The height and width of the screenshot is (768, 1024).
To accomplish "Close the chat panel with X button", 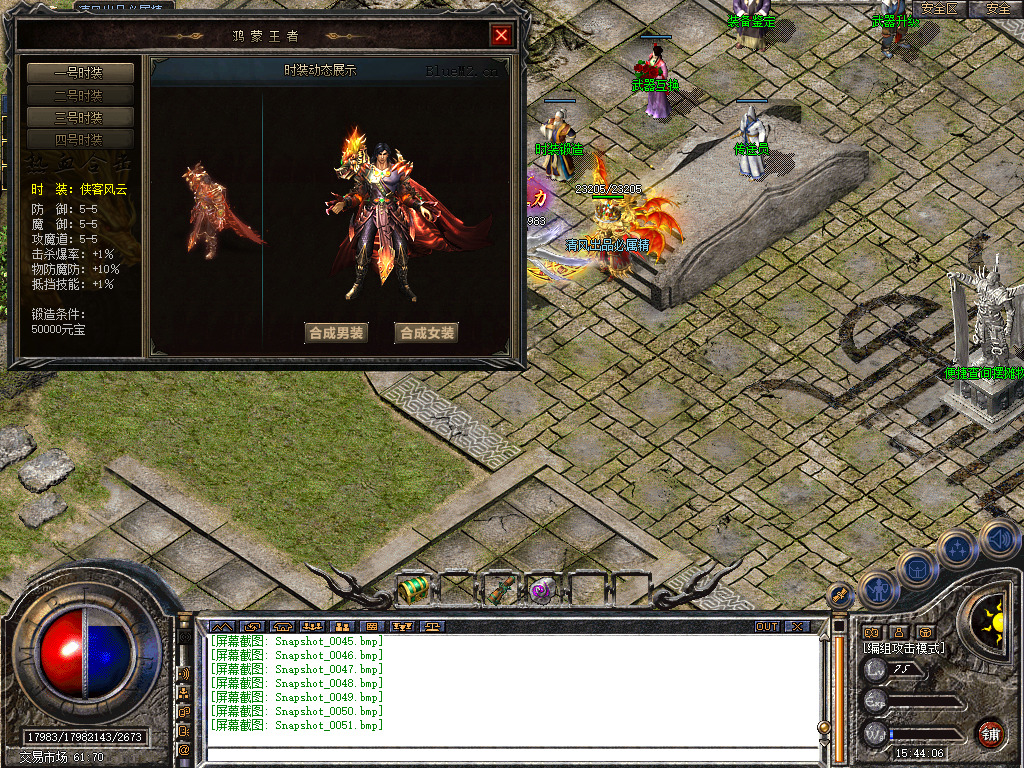I will [796, 627].
